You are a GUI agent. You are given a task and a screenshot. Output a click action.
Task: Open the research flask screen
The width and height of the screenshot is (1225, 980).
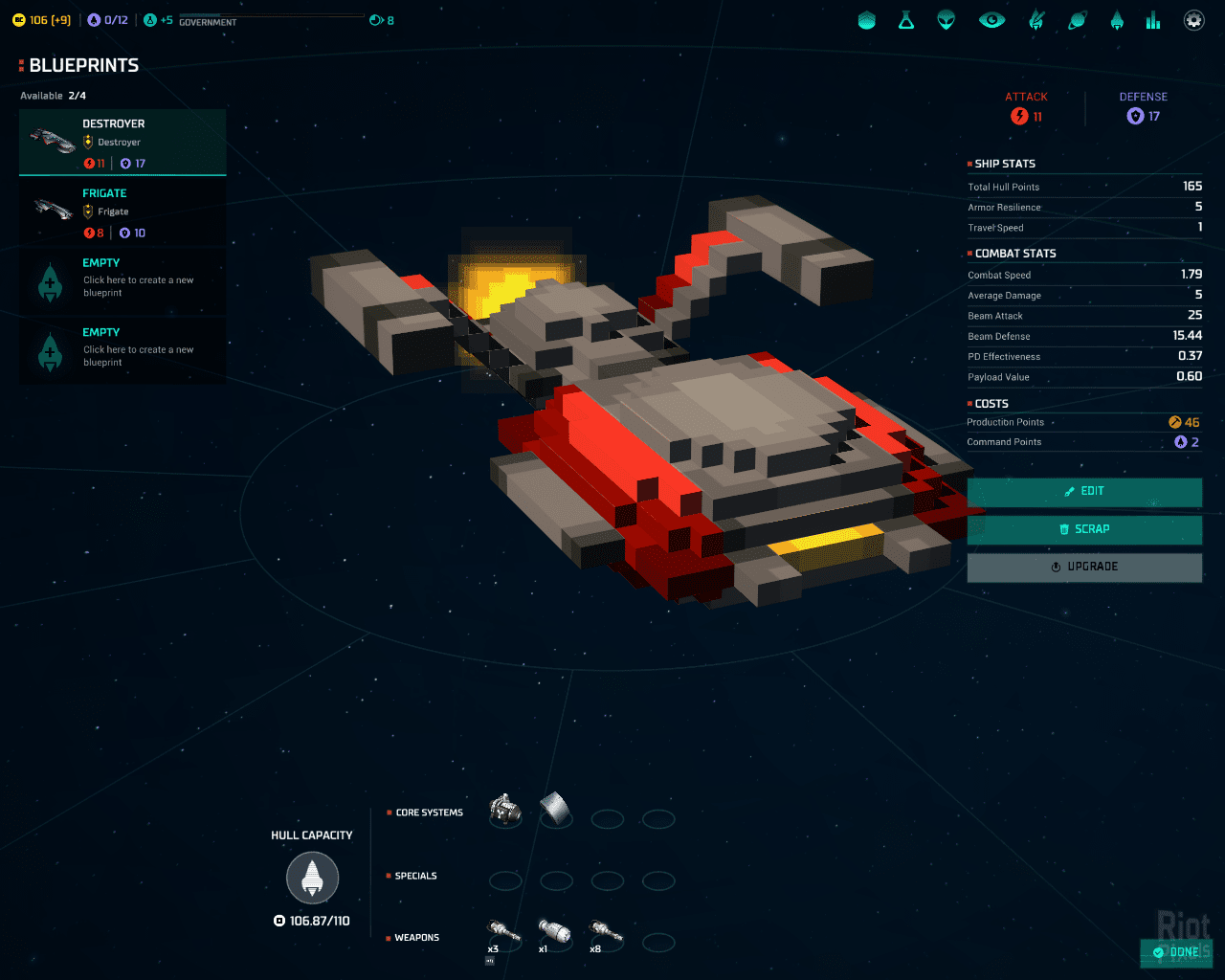(906, 20)
